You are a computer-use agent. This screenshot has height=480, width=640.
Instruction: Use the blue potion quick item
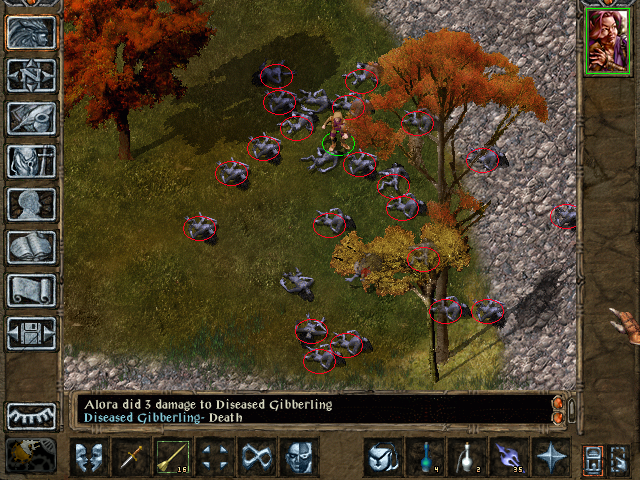[426, 457]
